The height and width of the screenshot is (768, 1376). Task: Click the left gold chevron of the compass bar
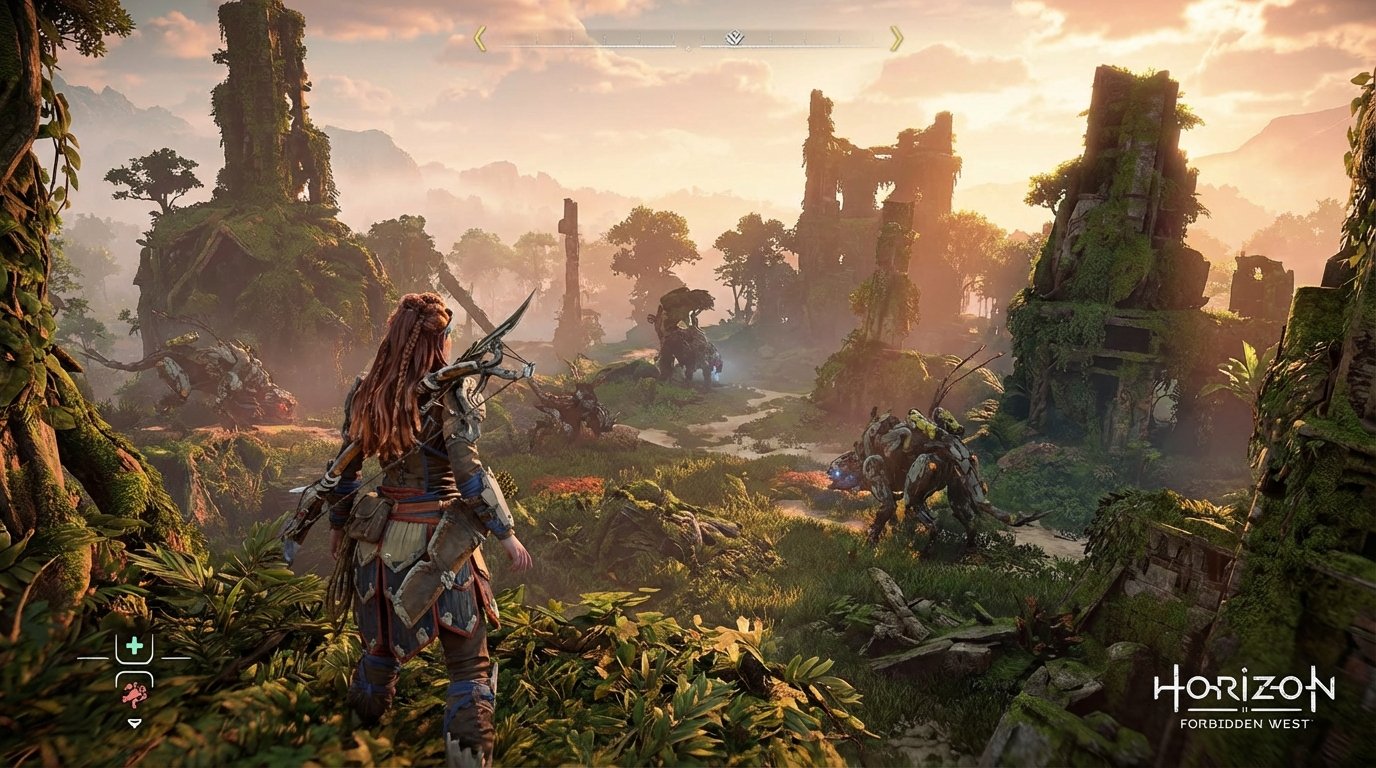tap(481, 39)
